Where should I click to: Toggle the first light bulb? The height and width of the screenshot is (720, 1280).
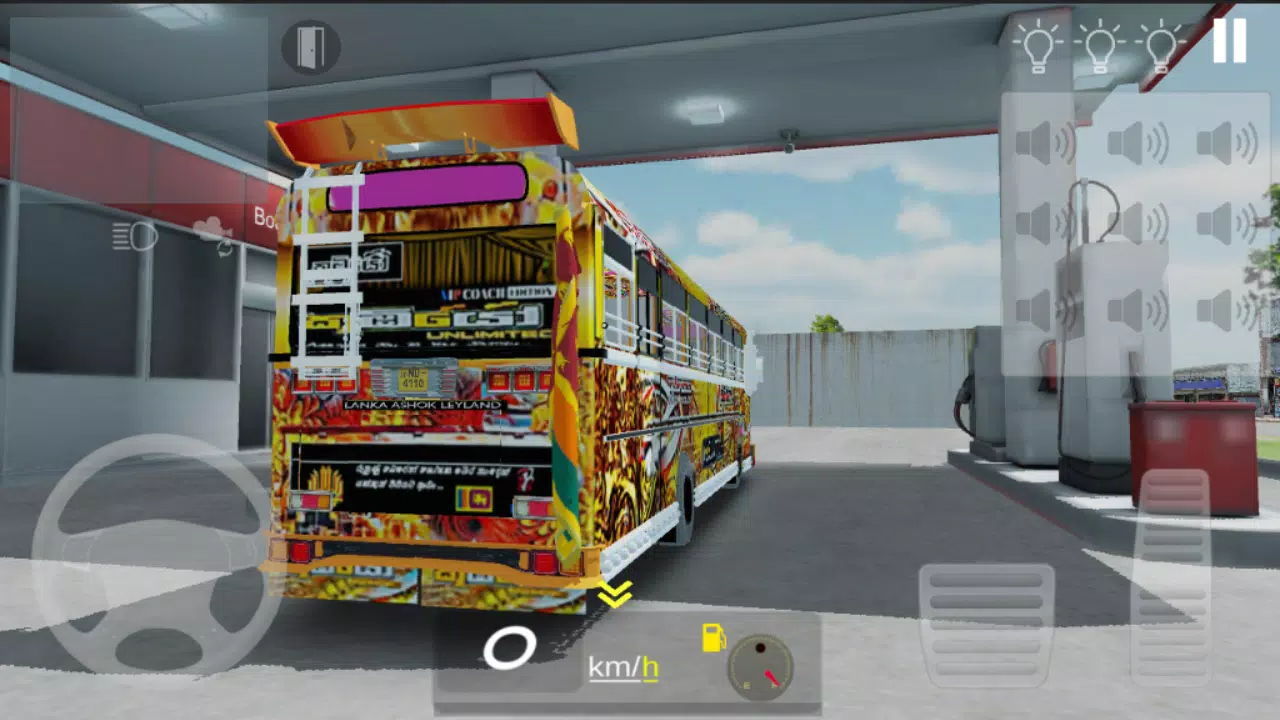[x=1040, y=45]
